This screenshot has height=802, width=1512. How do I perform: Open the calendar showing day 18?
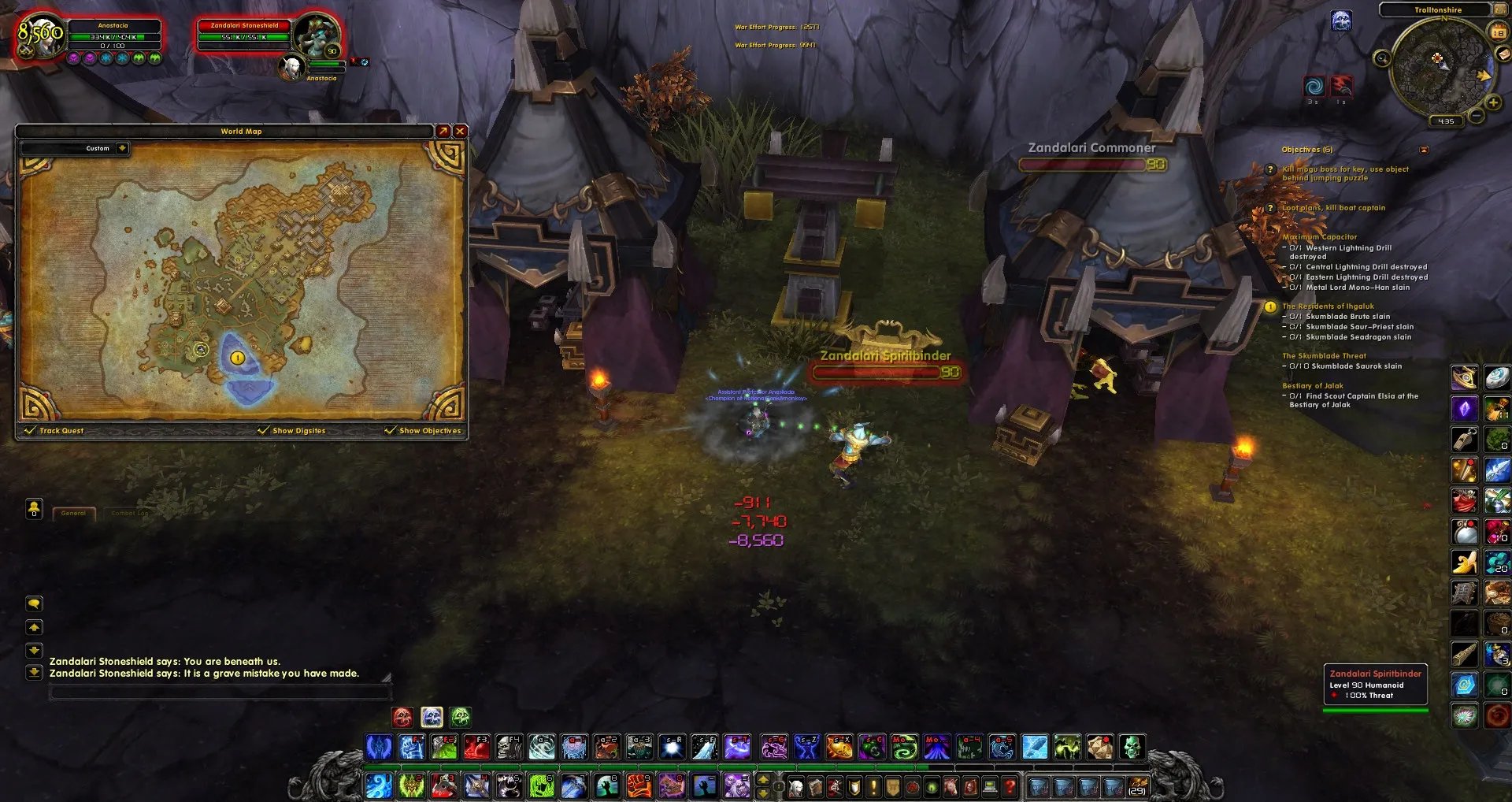pos(1498,32)
